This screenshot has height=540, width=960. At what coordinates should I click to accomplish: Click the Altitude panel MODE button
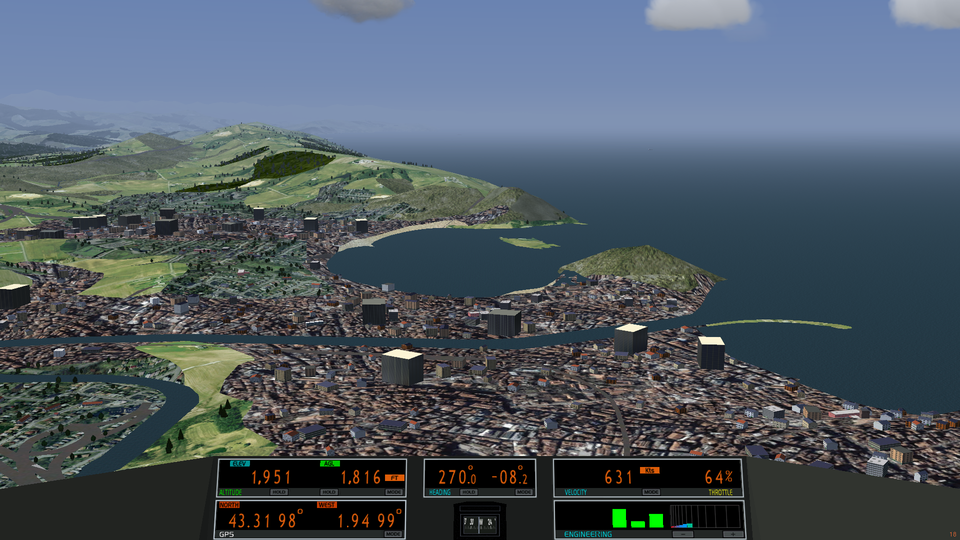pyautogui.click(x=394, y=492)
